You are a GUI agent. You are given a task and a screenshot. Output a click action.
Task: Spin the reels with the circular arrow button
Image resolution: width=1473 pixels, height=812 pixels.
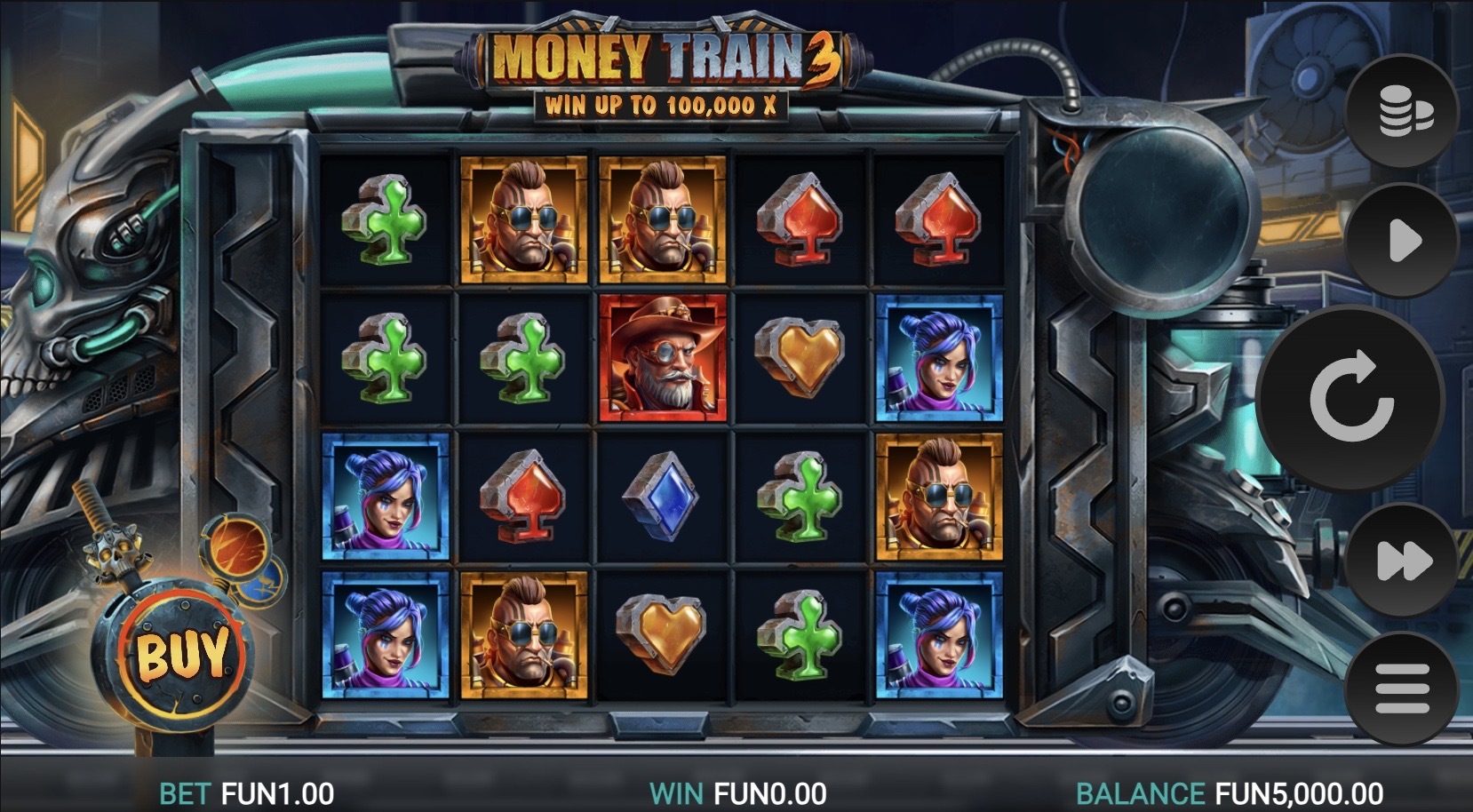point(1350,397)
